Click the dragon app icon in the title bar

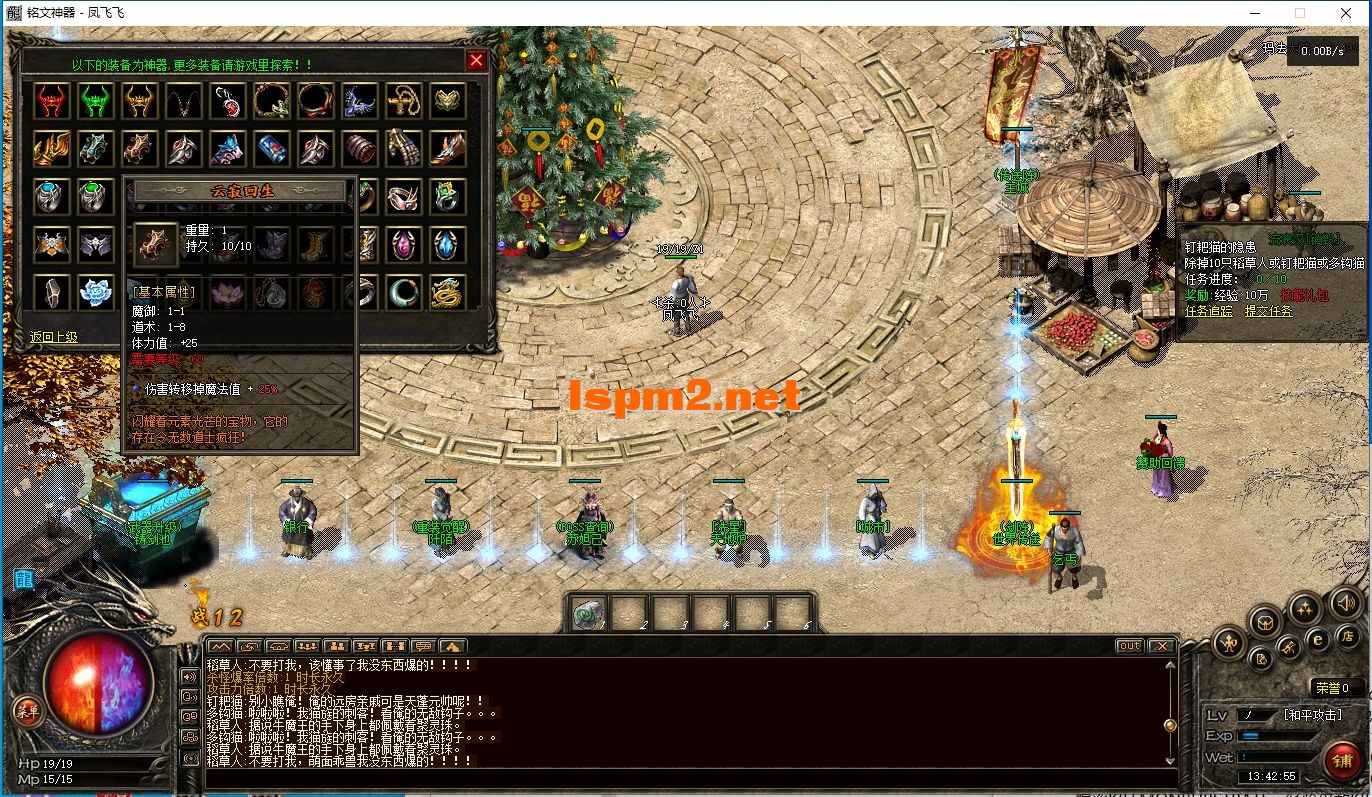click(x=13, y=13)
